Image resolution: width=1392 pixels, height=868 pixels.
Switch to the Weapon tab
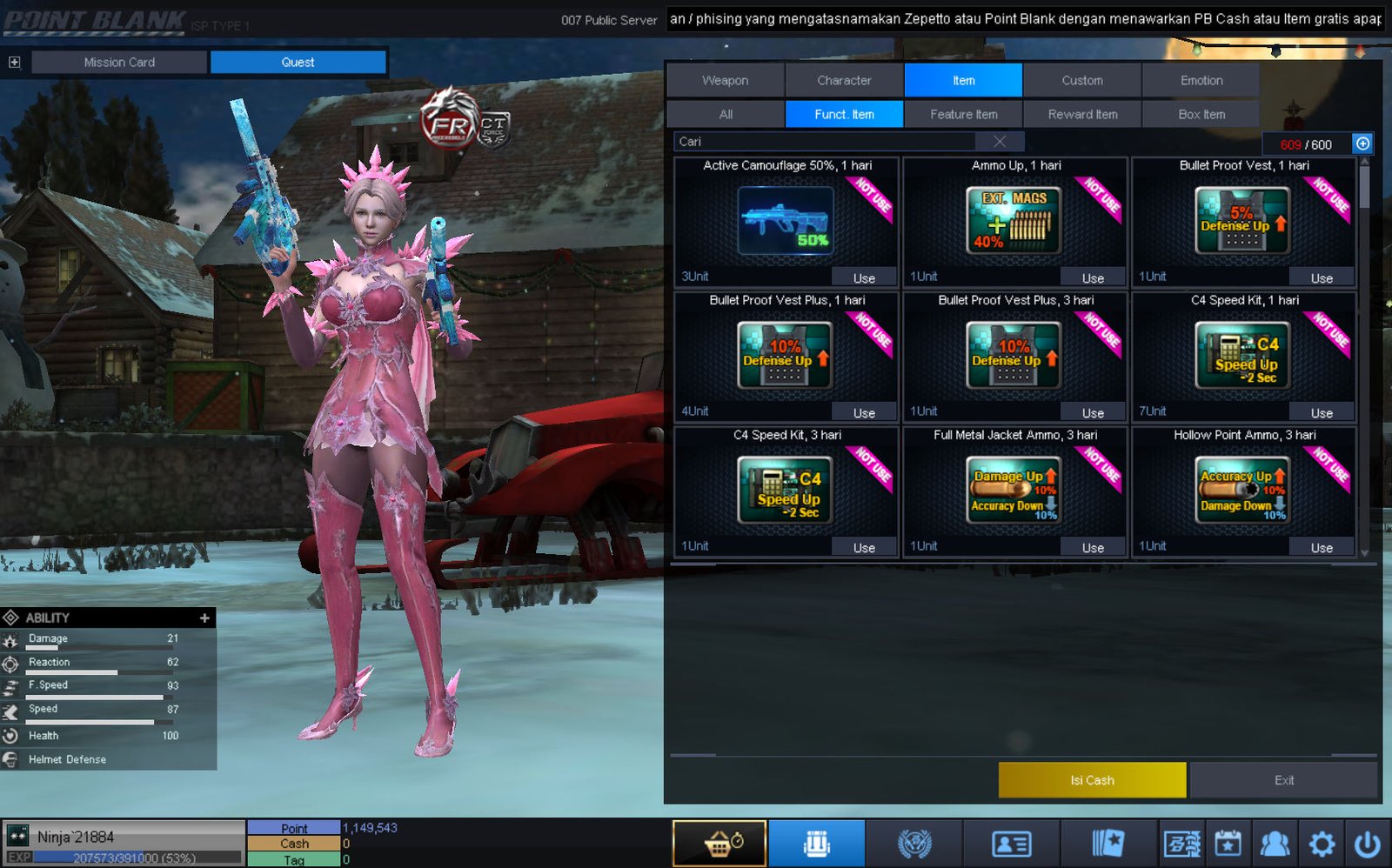pos(725,80)
